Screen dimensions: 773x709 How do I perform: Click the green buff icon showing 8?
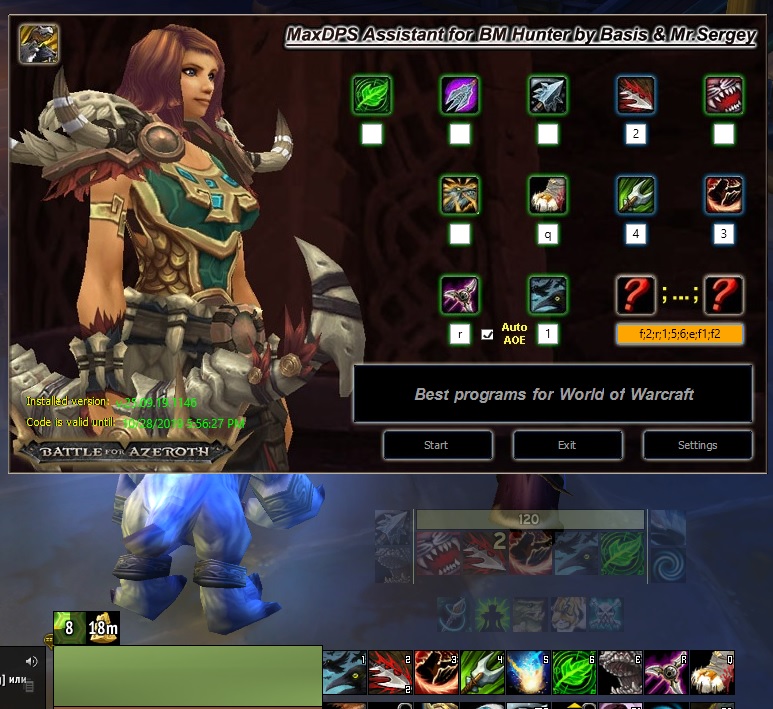pyautogui.click(x=69, y=627)
